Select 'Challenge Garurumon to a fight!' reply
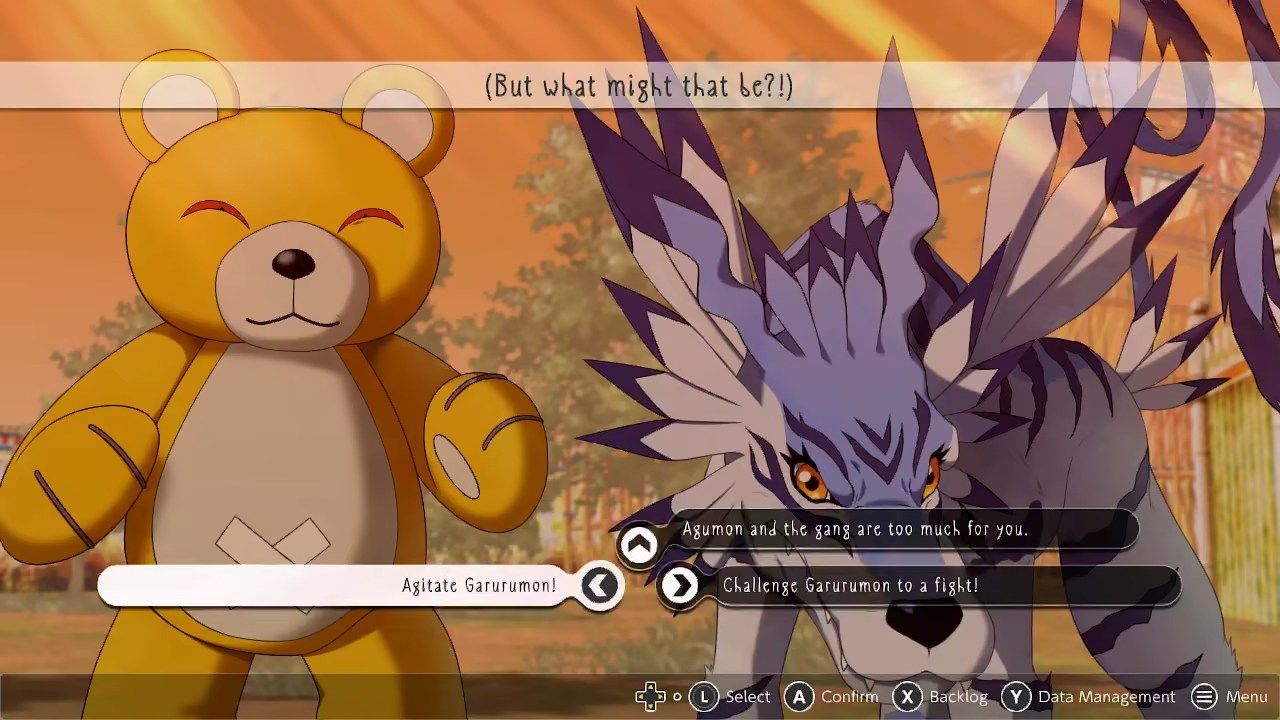The height and width of the screenshot is (720, 1280). [x=850, y=586]
